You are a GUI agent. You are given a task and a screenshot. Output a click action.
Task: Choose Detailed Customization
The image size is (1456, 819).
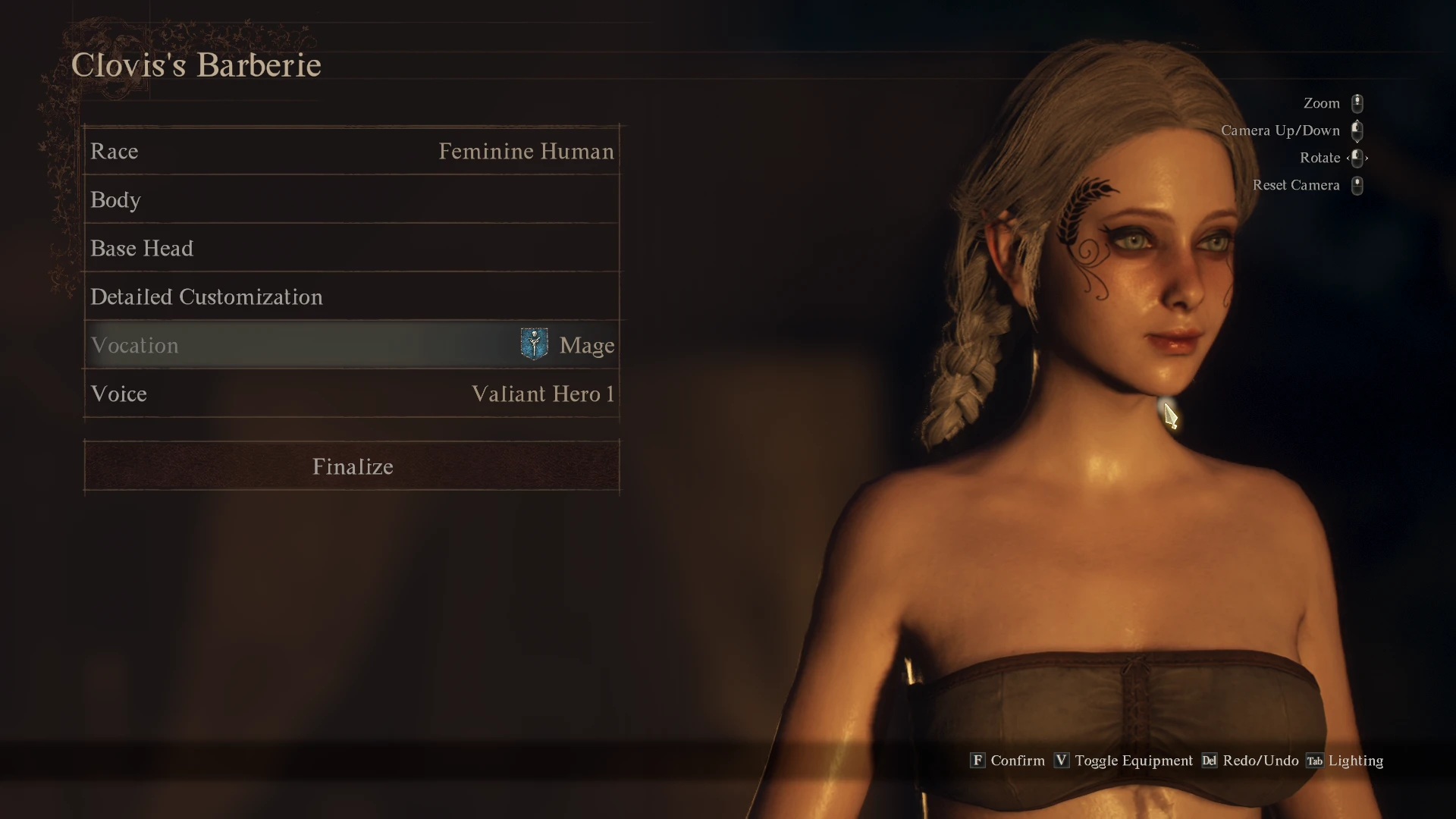tap(352, 297)
